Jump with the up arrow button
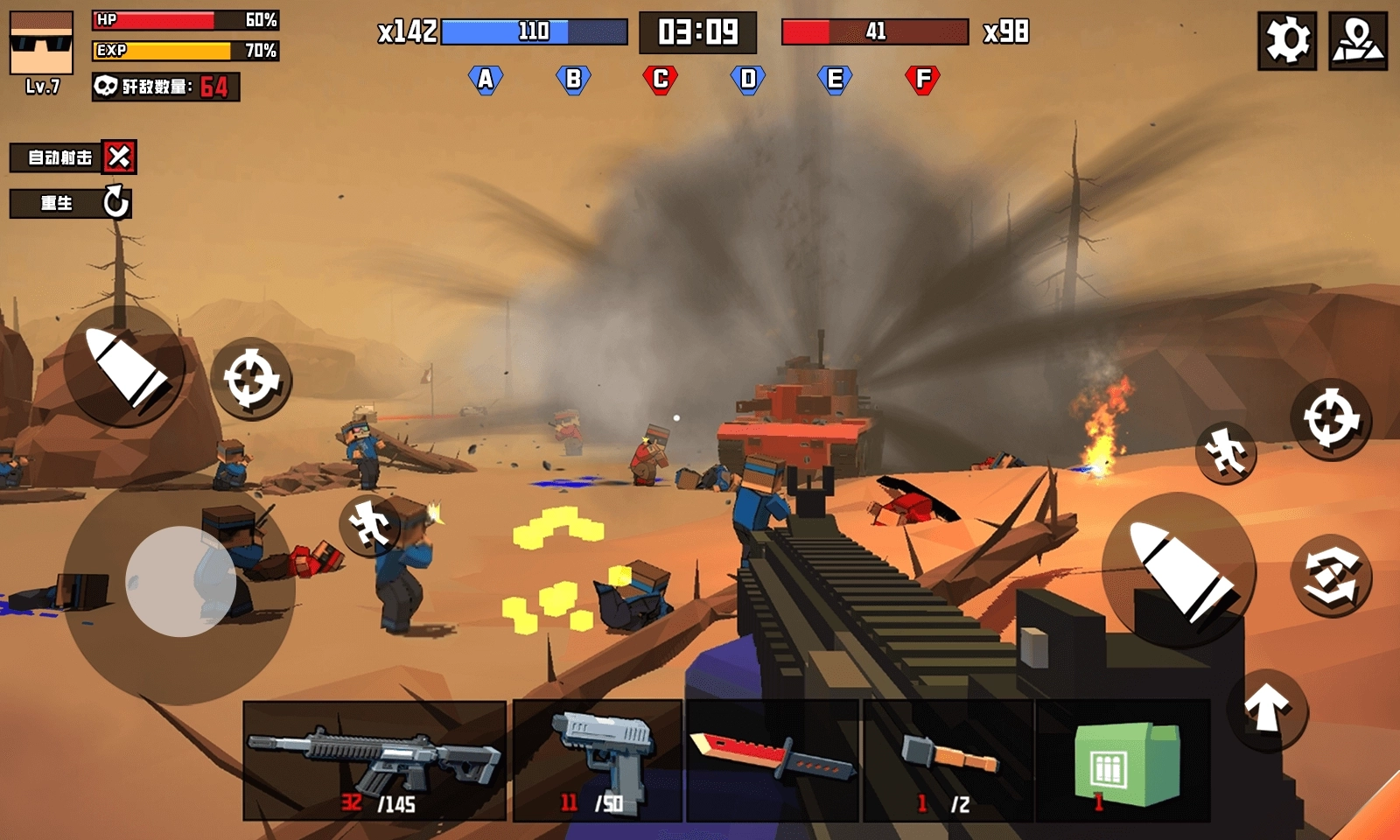 [1267, 708]
